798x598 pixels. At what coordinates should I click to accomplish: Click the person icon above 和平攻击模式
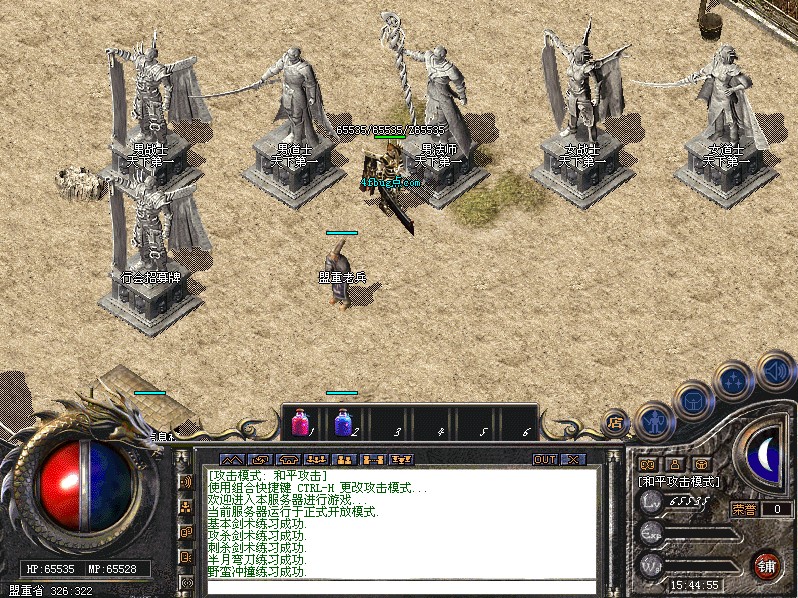674,464
